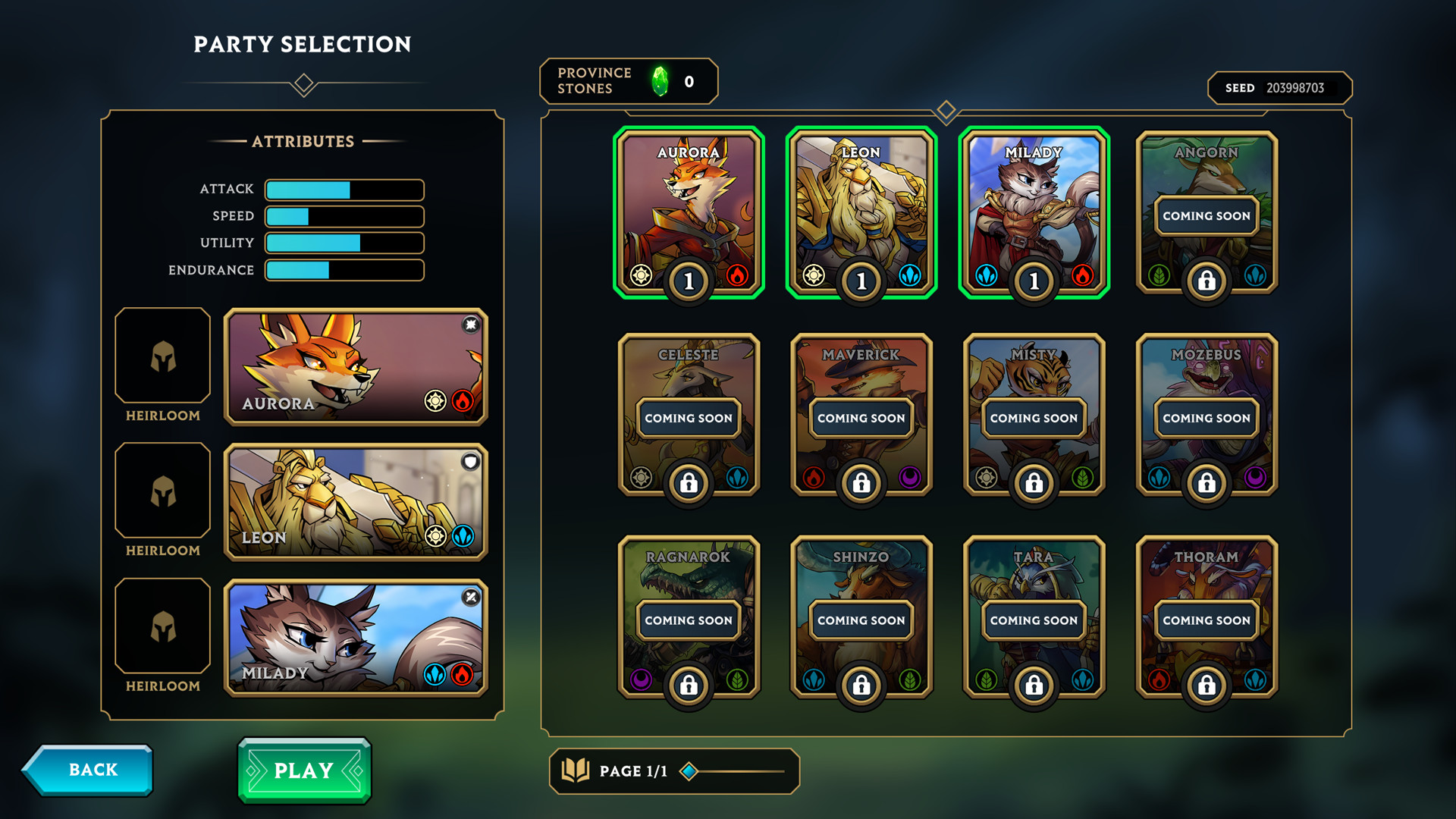Choose the Leon hero card in roster
This screenshot has width=1456, height=819.
tap(861, 212)
